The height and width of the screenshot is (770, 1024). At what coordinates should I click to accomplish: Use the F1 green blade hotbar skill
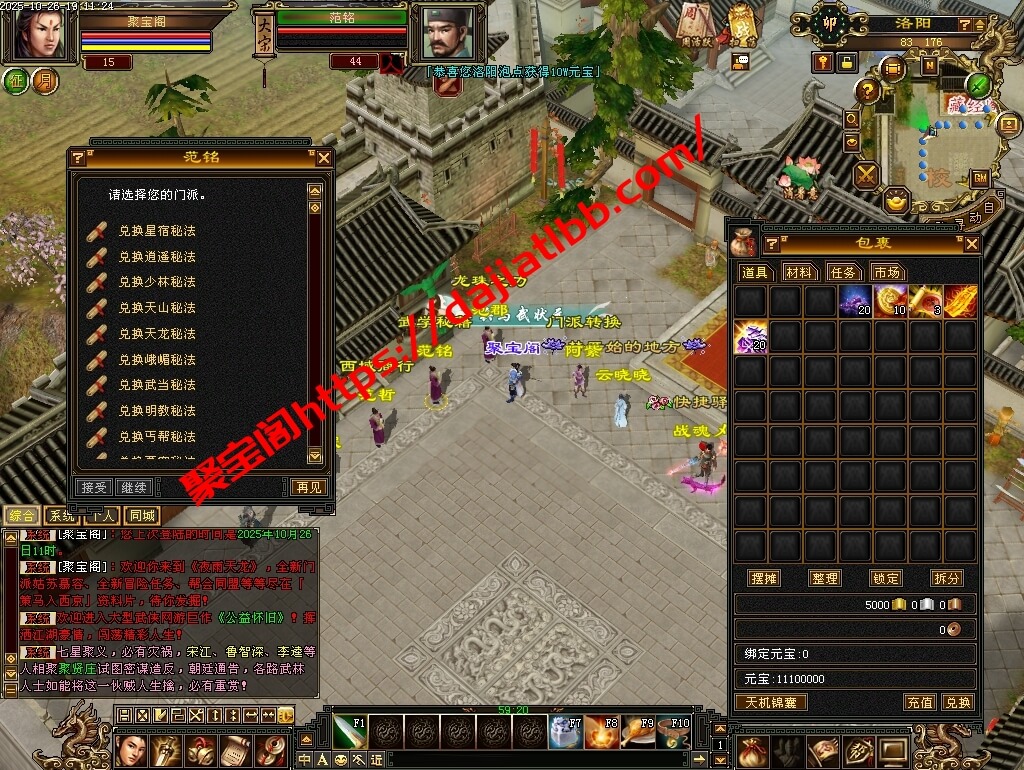(349, 732)
